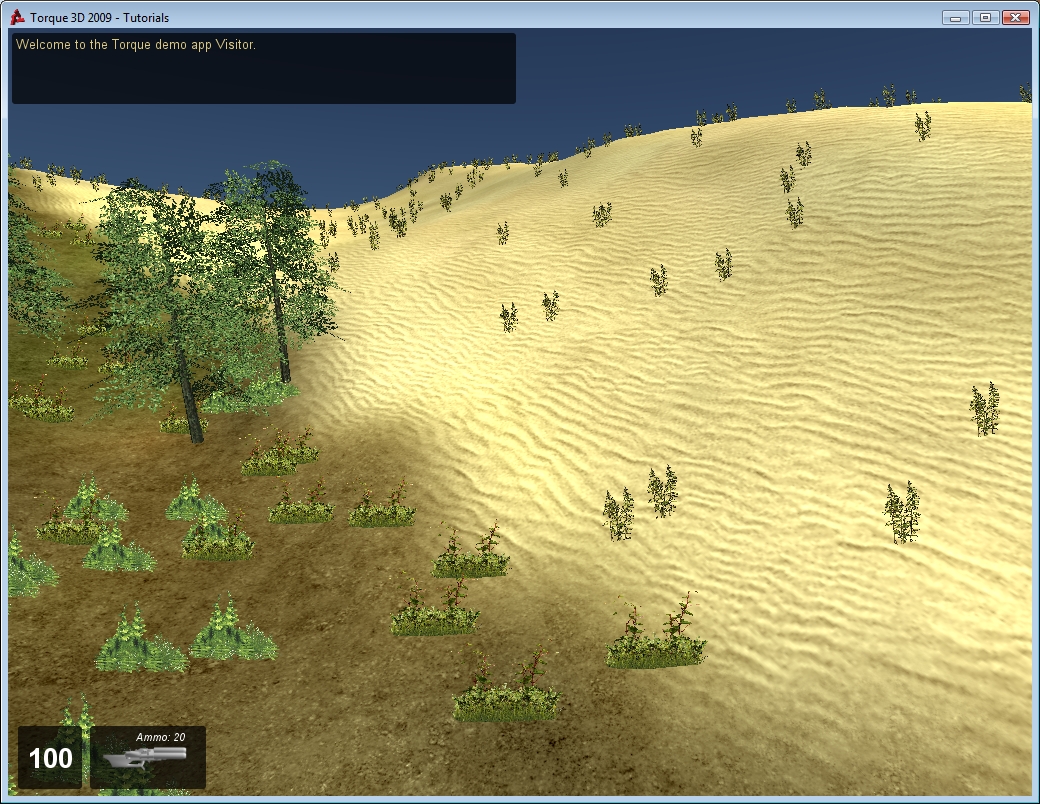Minimize the Torque 3D window
This screenshot has width=1040, height=804.
pyautogui.click(x=955, y=17)
